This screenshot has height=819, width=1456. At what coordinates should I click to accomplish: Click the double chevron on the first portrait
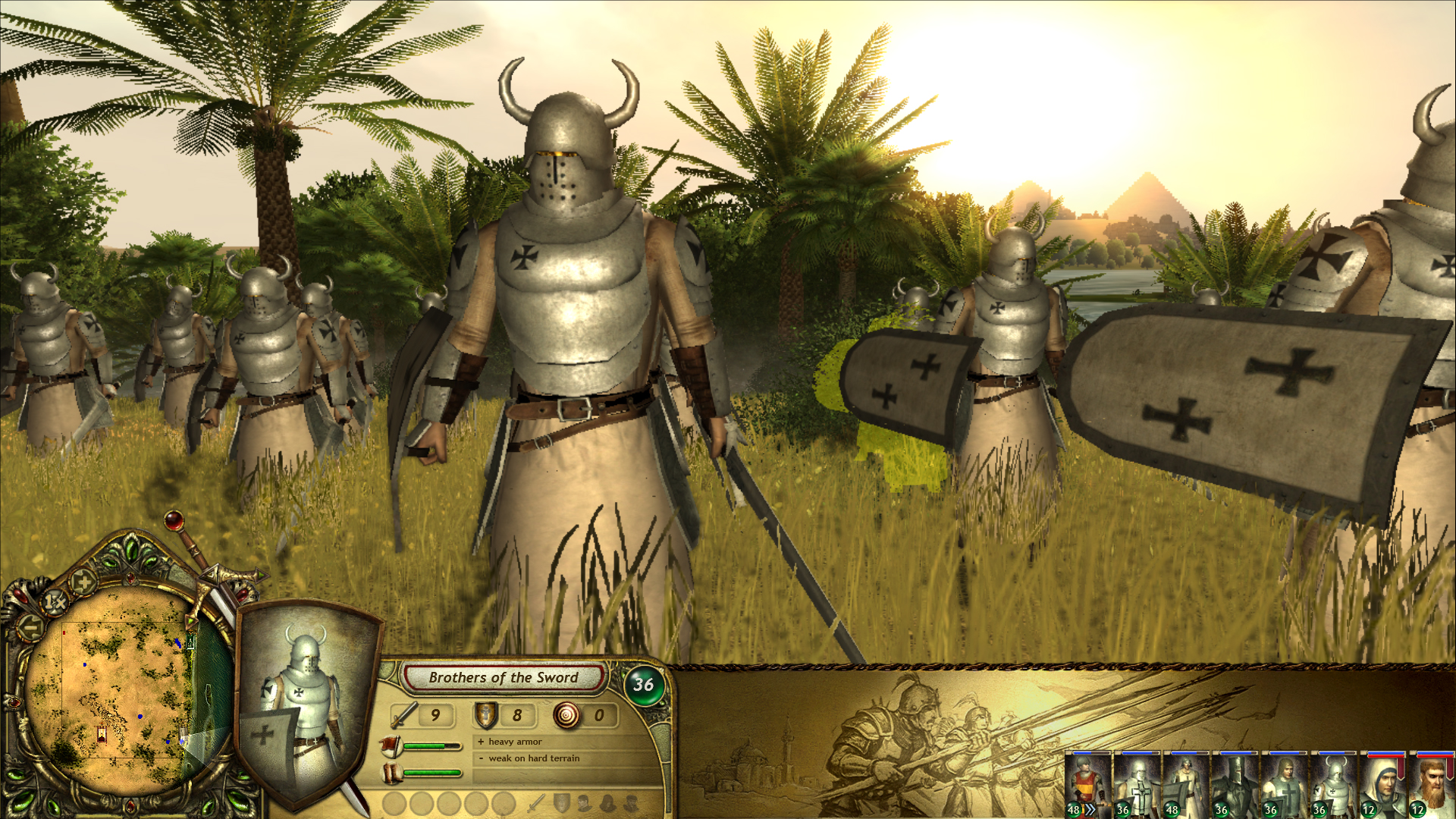[x=1090, y=809]
